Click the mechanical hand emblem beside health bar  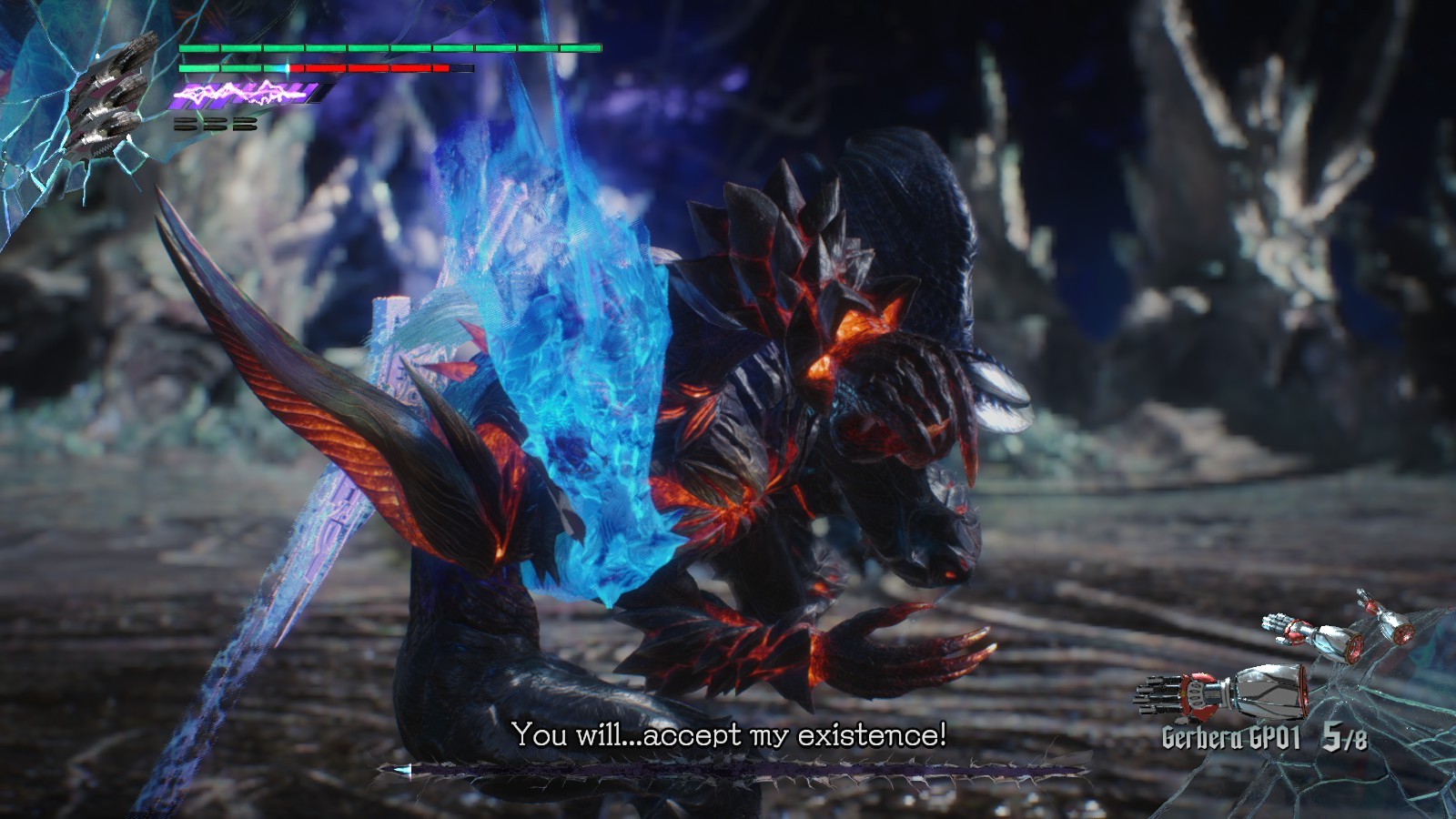coord(111,97)
